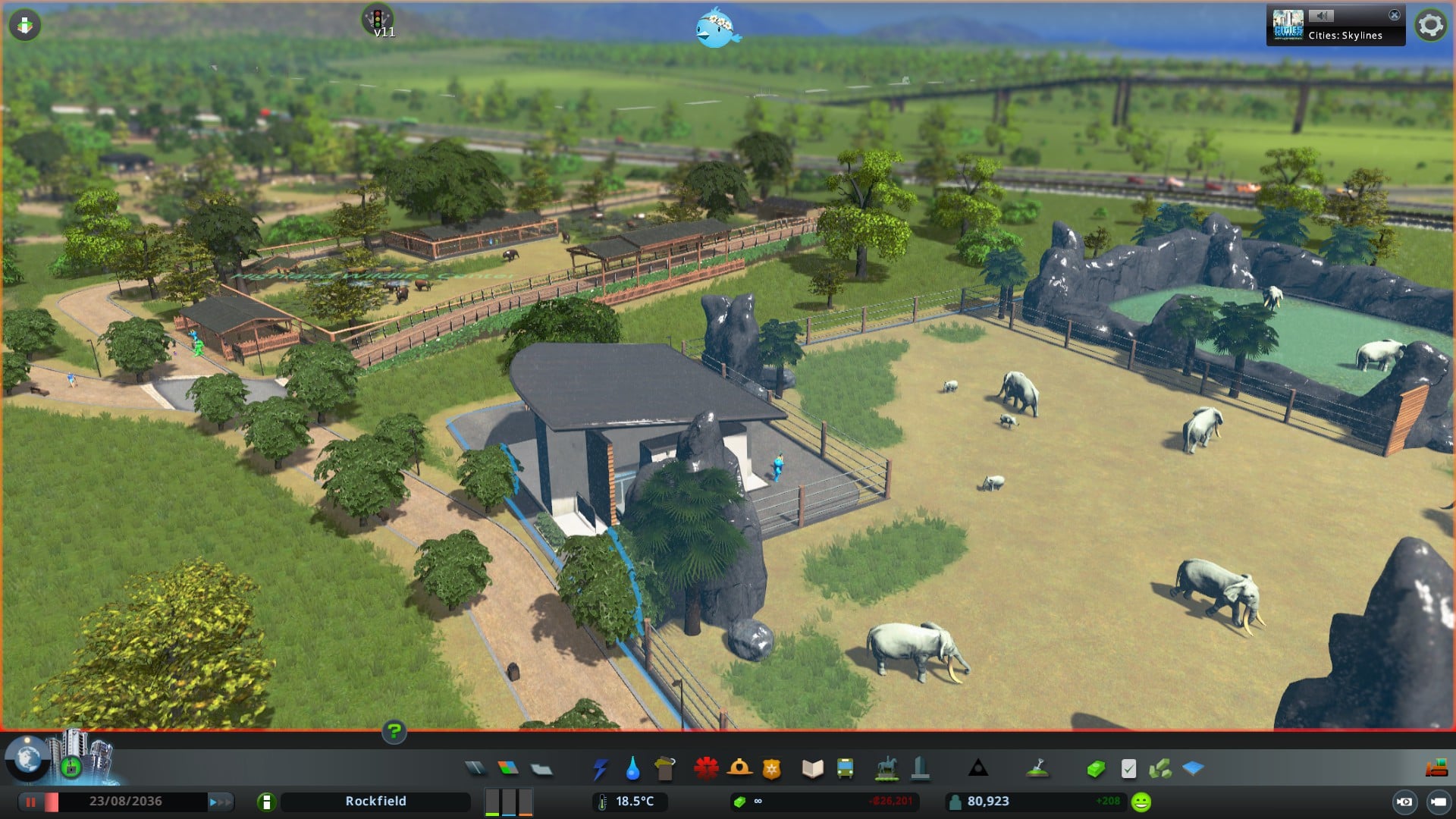The image size is (1456, 819).
Task: Open the gear options menu
Action: coord(1430,25)
